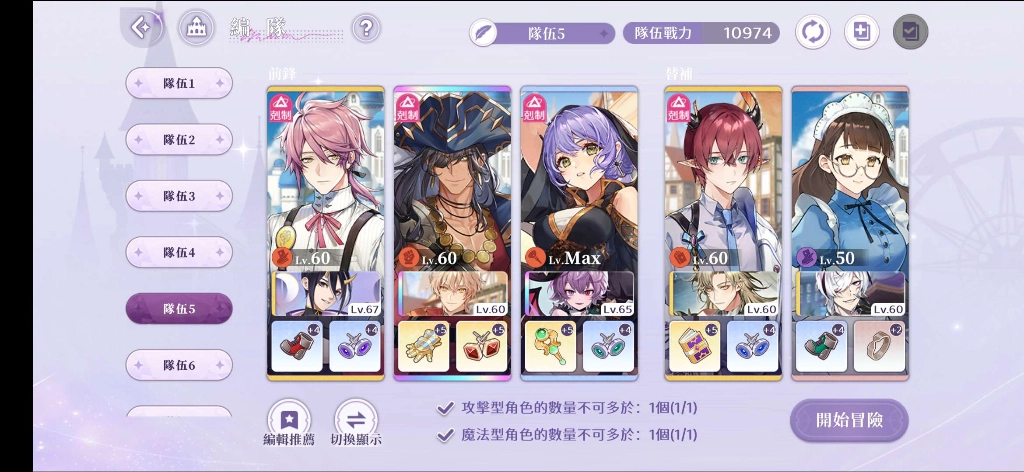Select the maid with glasses card
Screen dimensions: 1024x472
(850, 180)
